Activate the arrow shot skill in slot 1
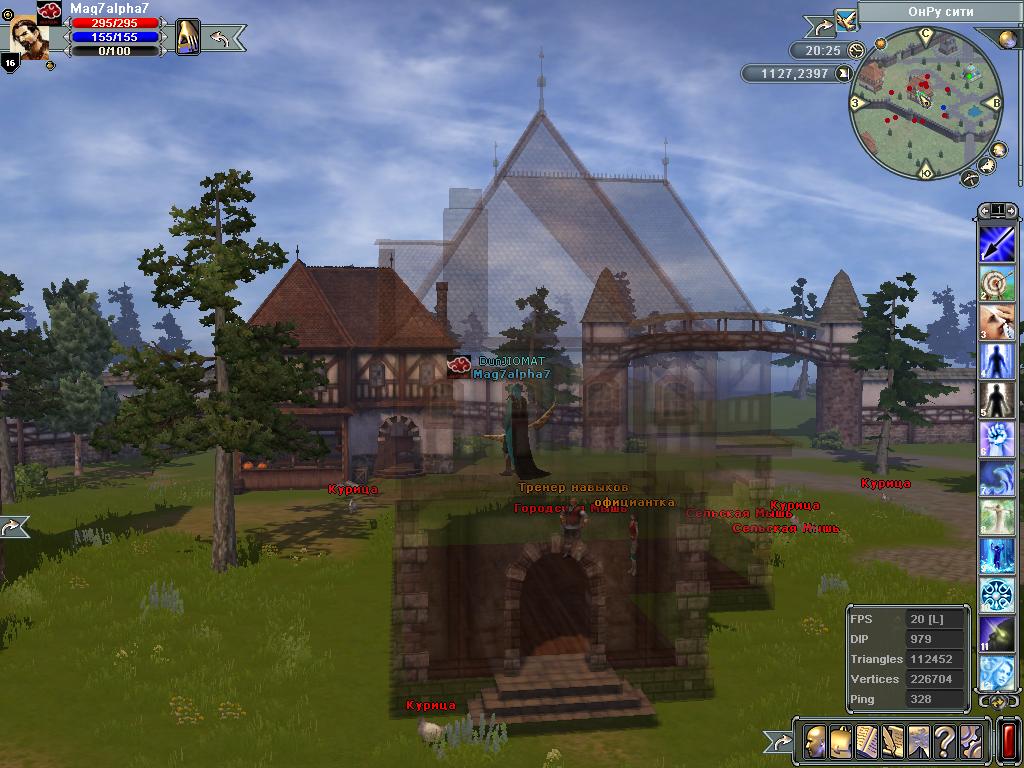 (997, 244)
